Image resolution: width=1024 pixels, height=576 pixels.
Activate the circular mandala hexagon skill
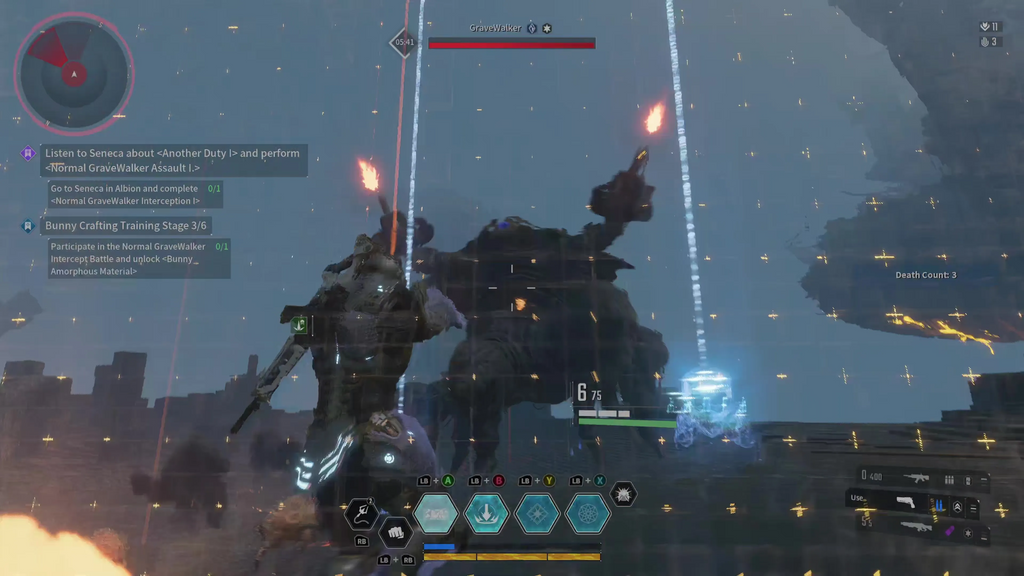tap(587, 513)
